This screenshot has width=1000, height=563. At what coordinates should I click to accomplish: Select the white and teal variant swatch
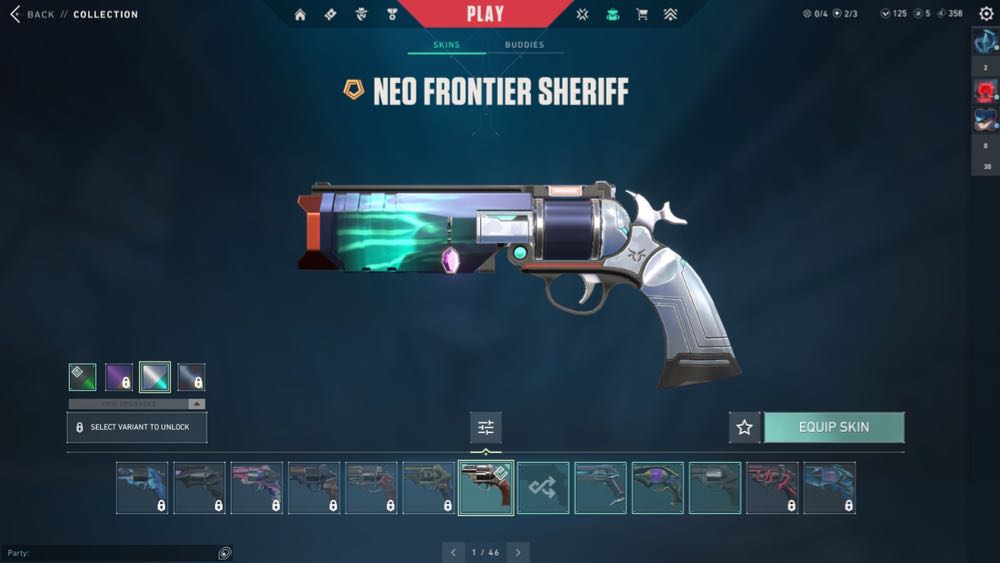(155, 377)
